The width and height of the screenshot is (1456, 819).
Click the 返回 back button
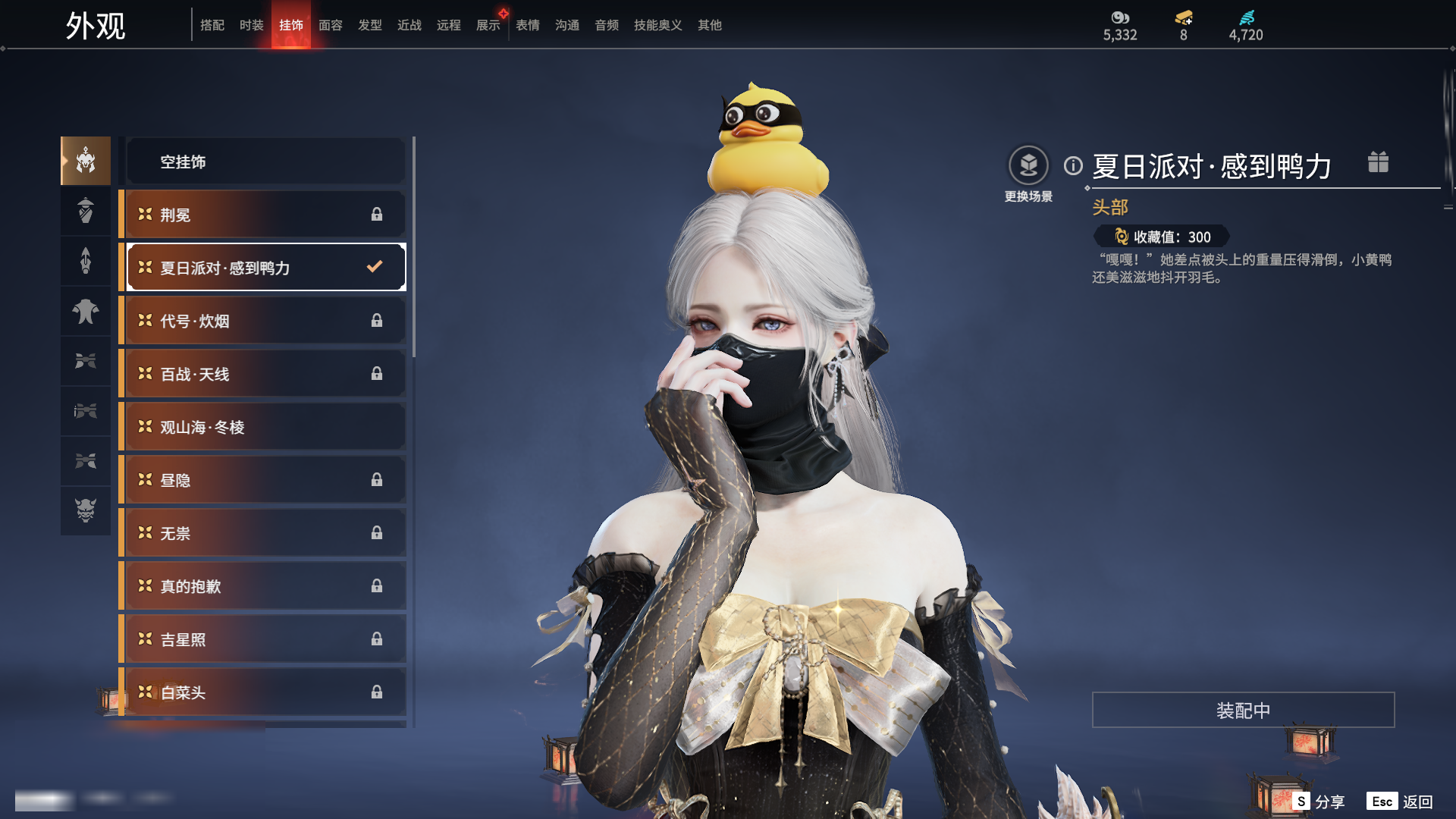(x=1417, y=802)
